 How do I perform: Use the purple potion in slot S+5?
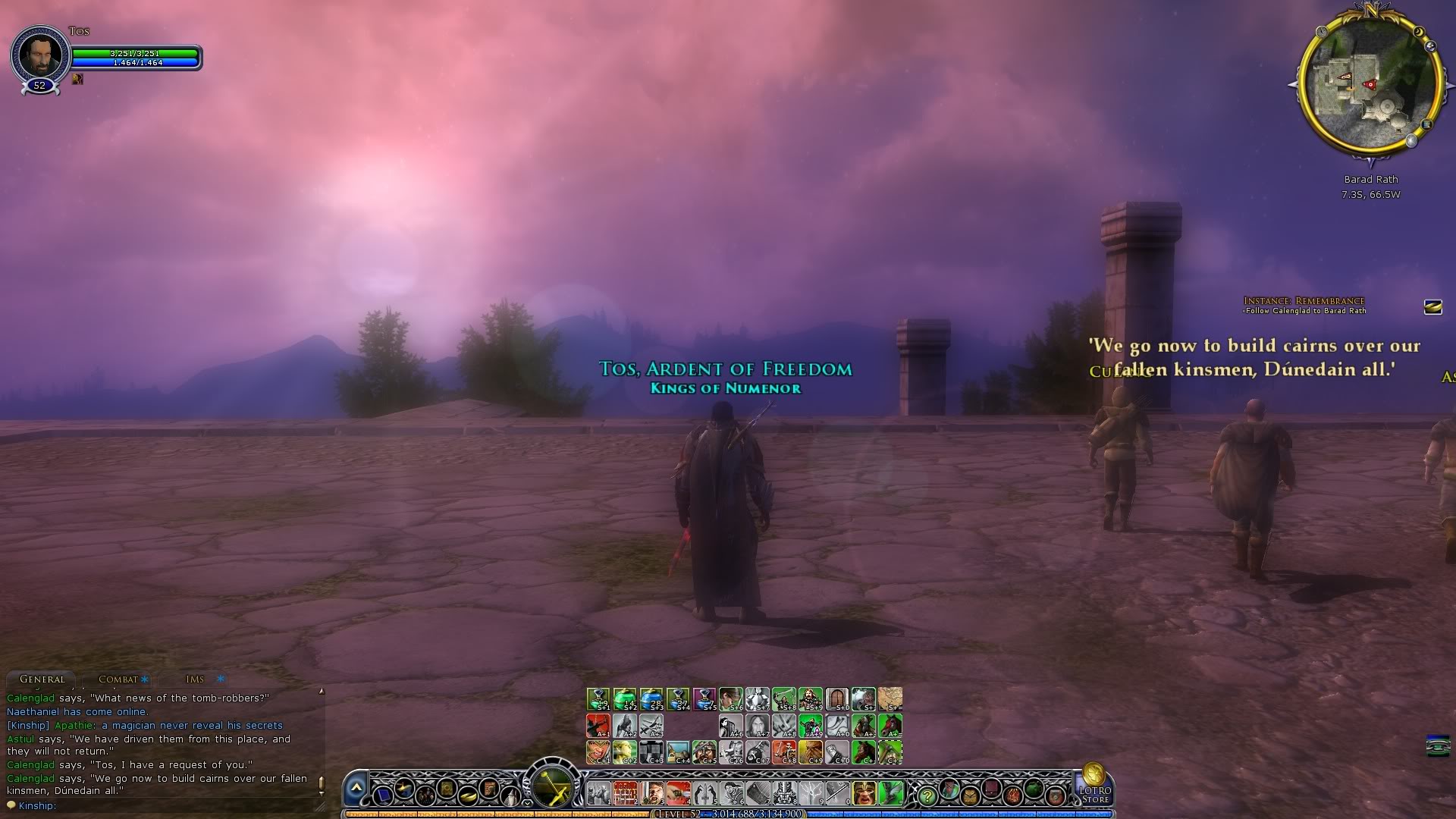(704, 698)
